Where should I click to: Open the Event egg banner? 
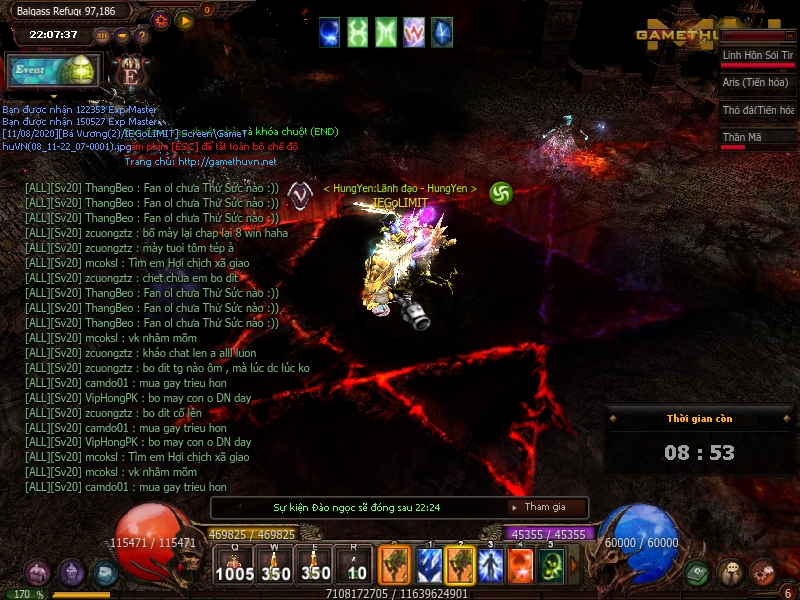(x=55, y=70)
